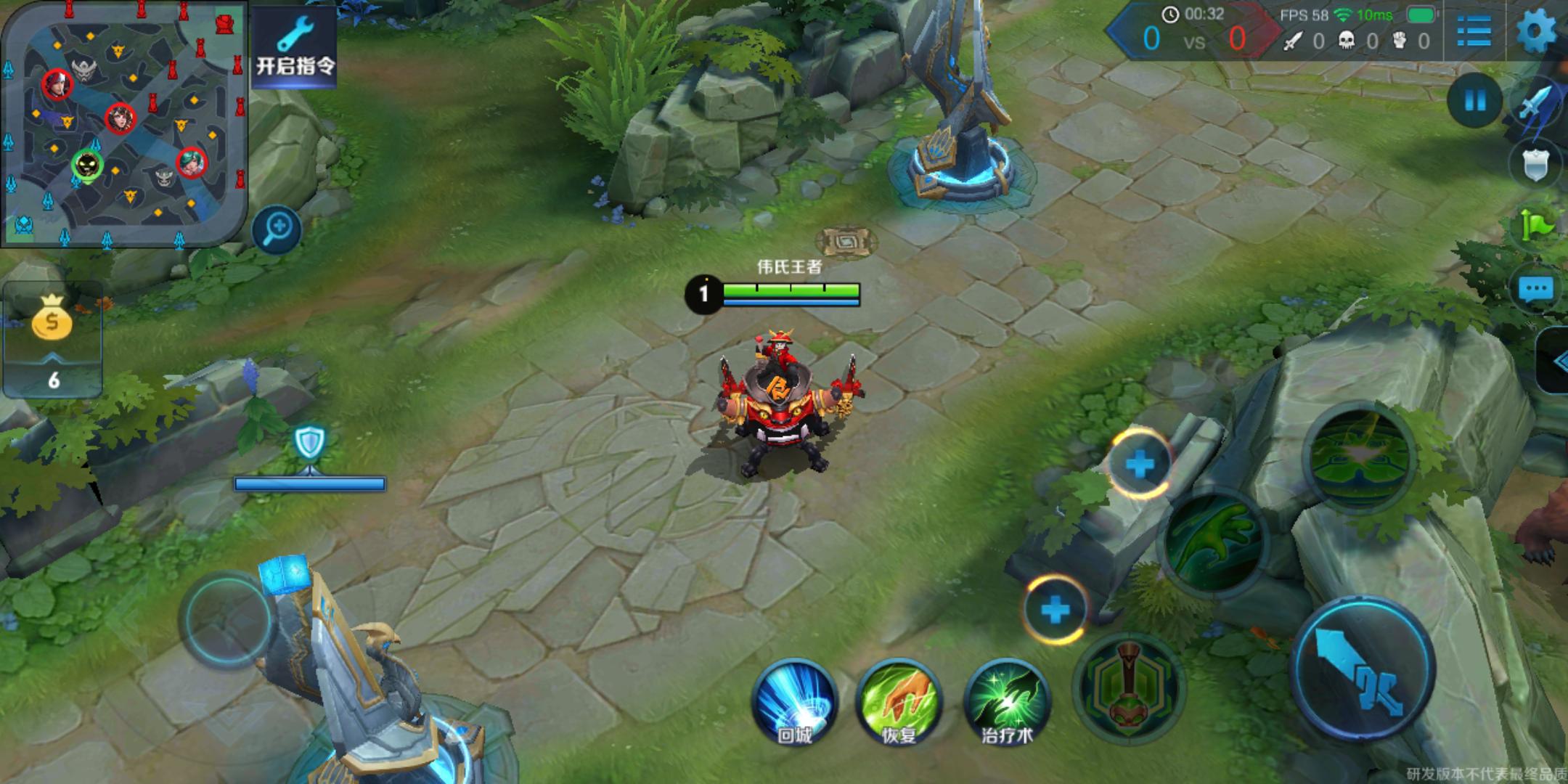
Task: Upgrade the claw skill with plus button
Action: [1139, 464]
